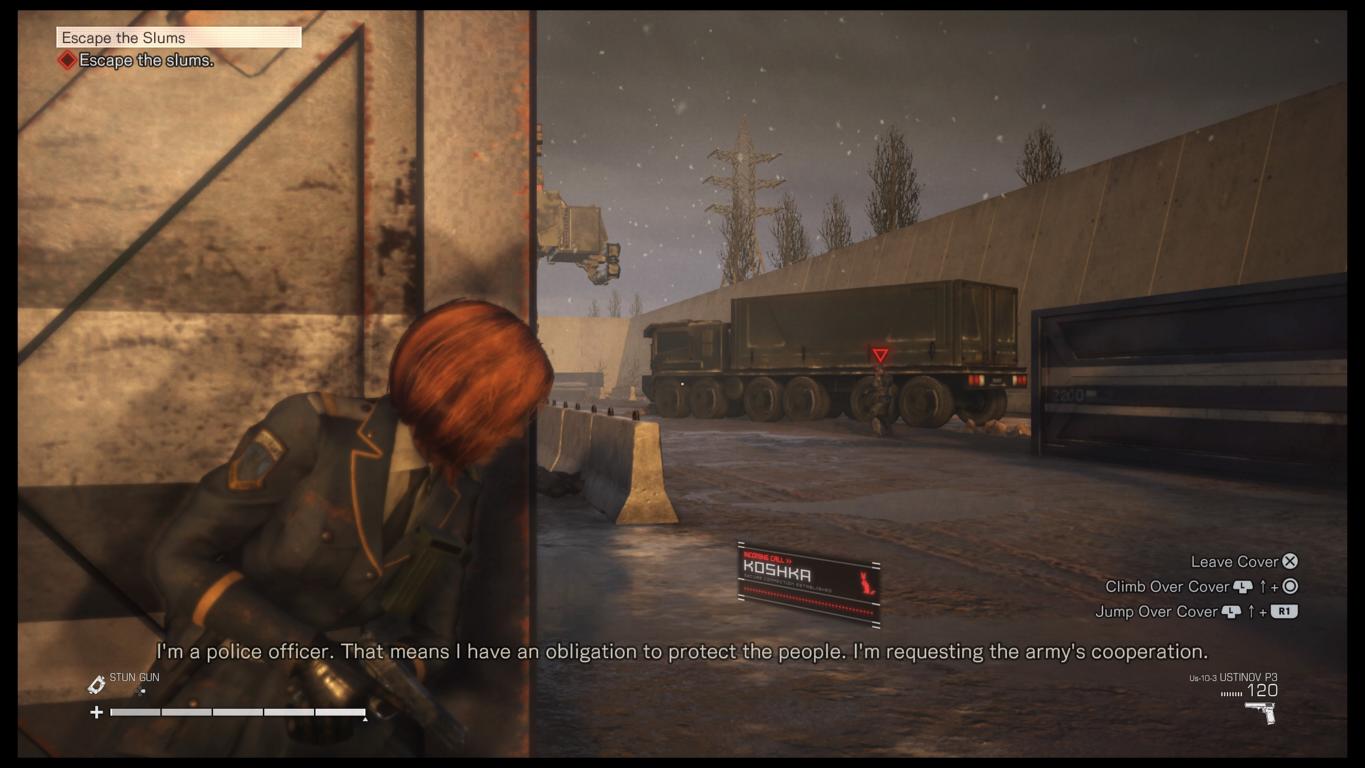The image size is (1365, 768).
Task: Answer the incoming KOSHKA call panel
Action: coord(808,582)
